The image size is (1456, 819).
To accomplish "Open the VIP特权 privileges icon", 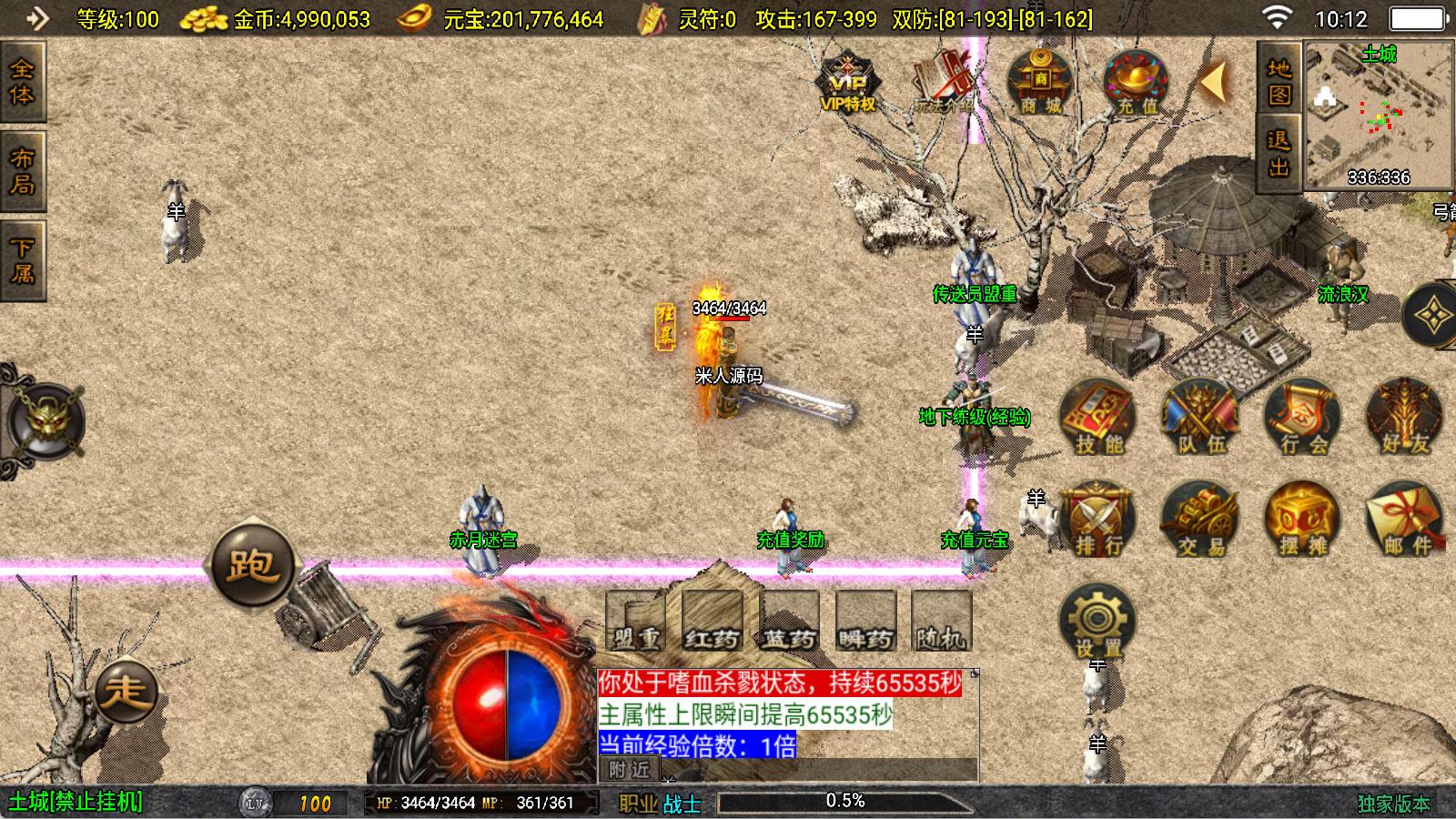I will tap(847, 84).
